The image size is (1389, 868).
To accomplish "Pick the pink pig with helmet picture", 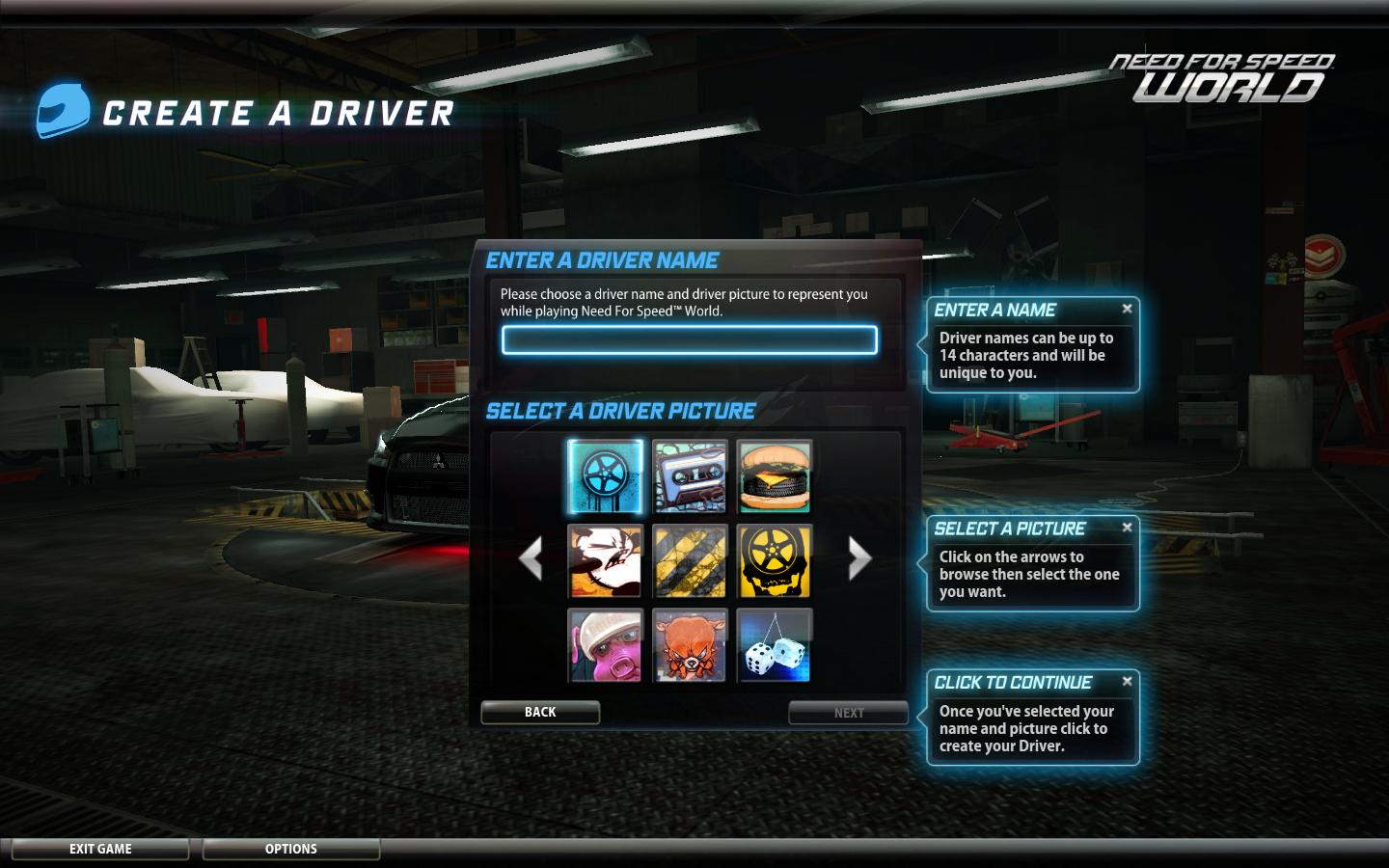I will (x=605, y=645).
